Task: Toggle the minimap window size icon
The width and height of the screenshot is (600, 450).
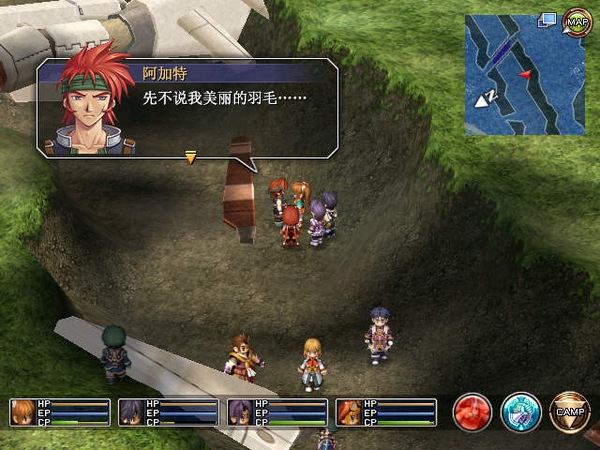Action: pos(547,19)
